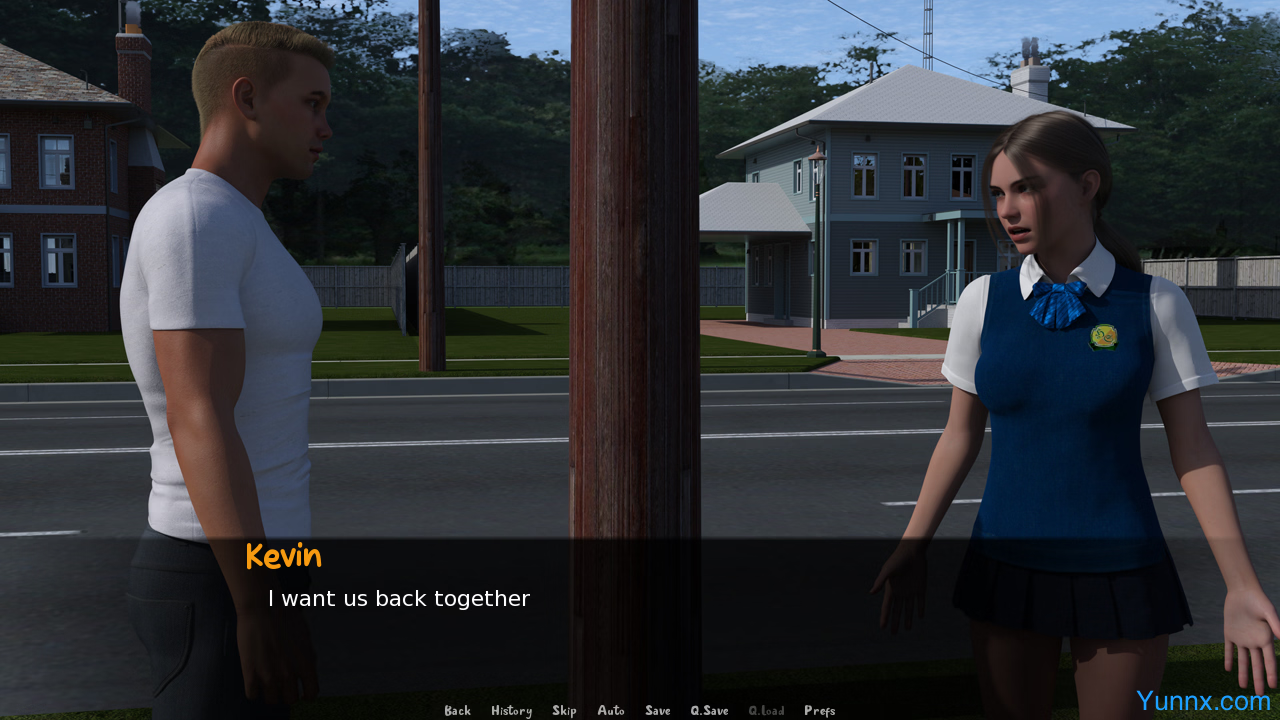The width and height of the screenshot is (1280, 720).
Task: Click Q.Save to quick save
Action: pos(709,711)
